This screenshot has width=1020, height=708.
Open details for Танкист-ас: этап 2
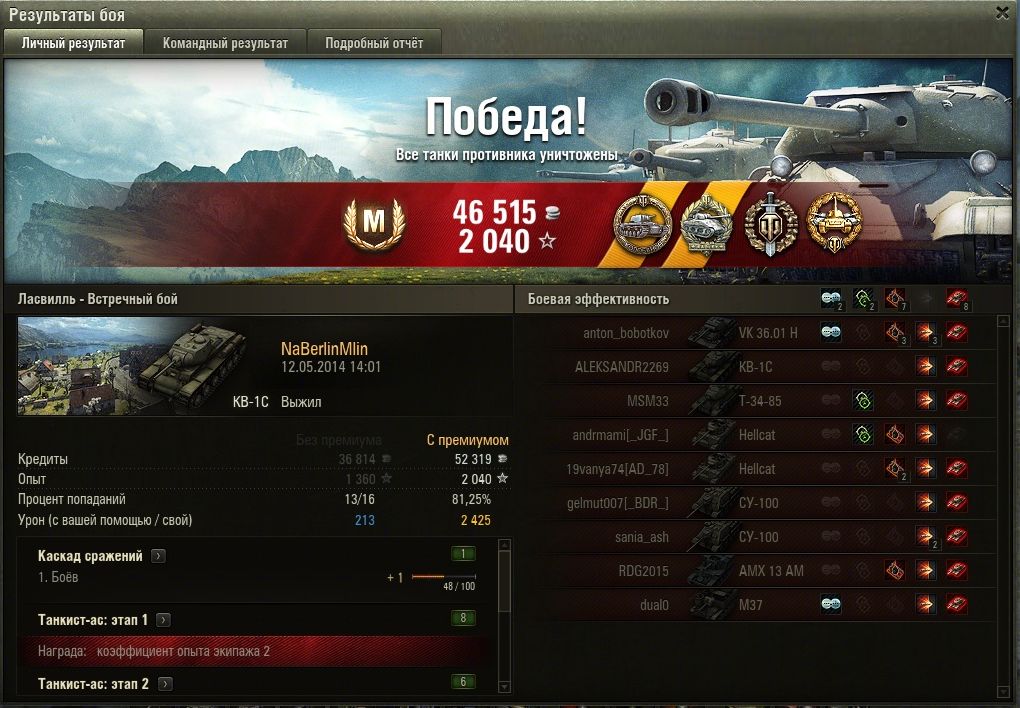[165, 684]
